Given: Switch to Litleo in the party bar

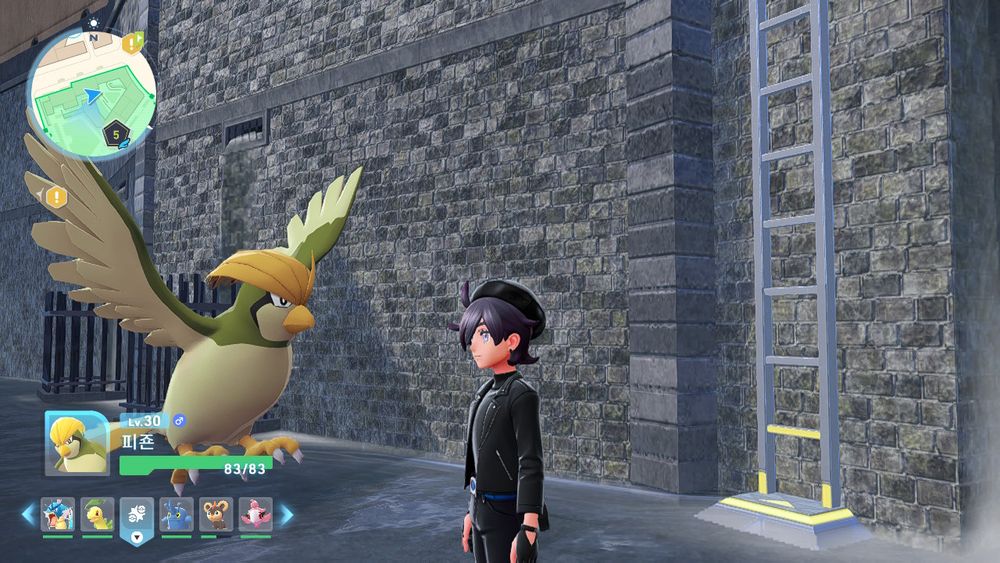Looking at the screenshot, I should click(x=216, y=514).
